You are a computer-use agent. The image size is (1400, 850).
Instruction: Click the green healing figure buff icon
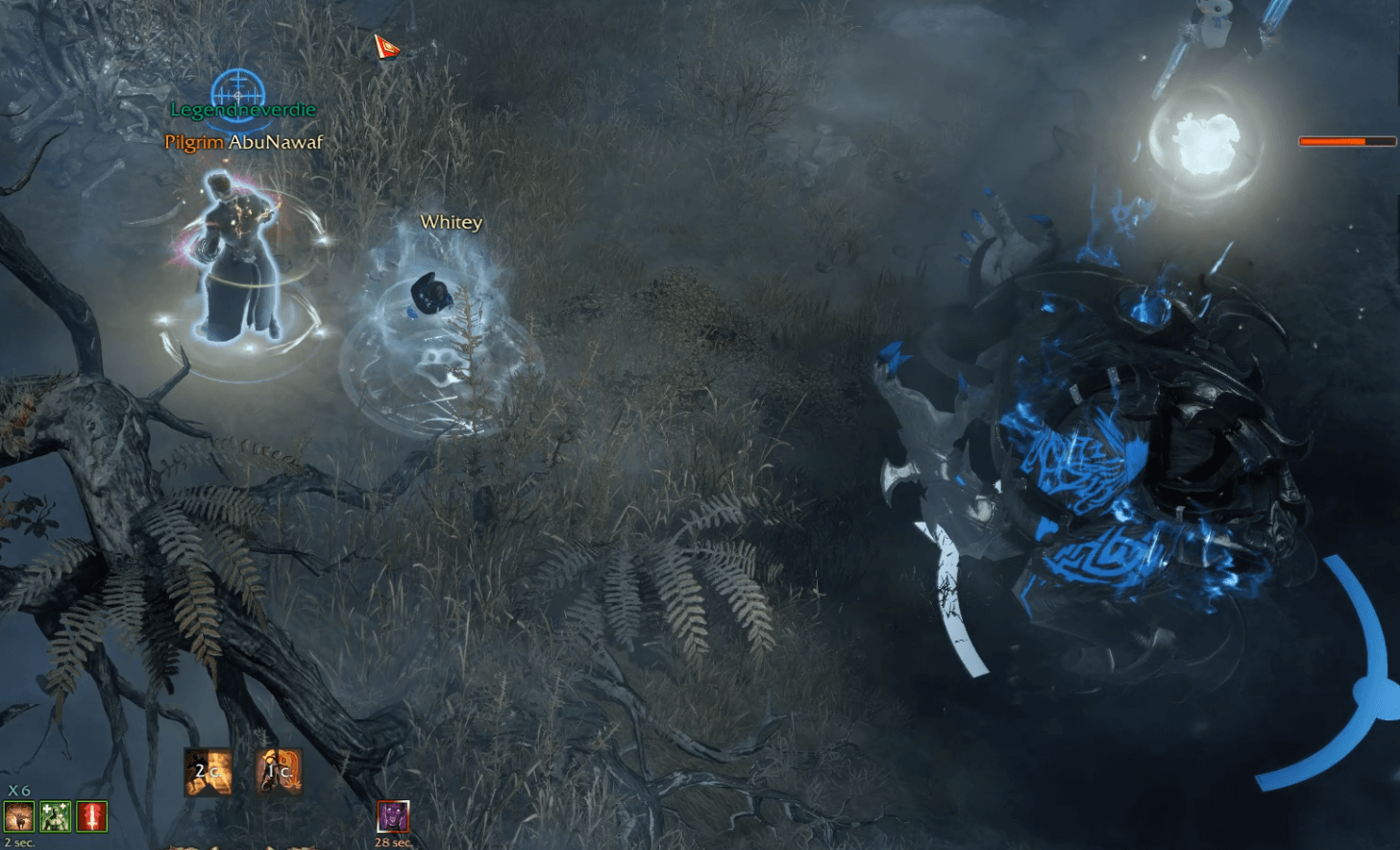pyautogui.click(x=56, y=816)
